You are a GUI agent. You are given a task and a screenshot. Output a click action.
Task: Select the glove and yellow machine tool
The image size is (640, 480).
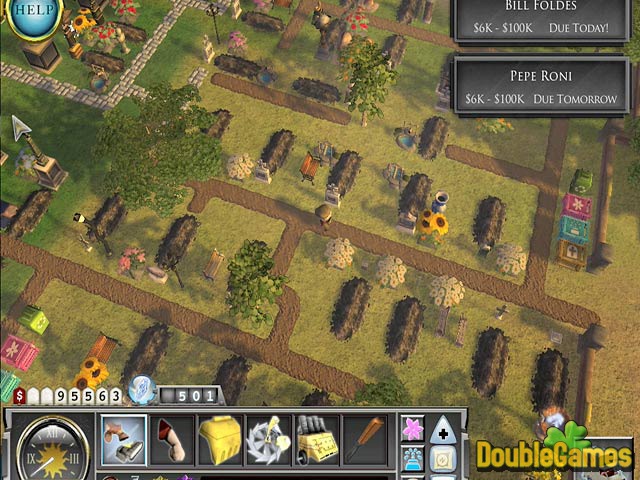click(316, 439)
